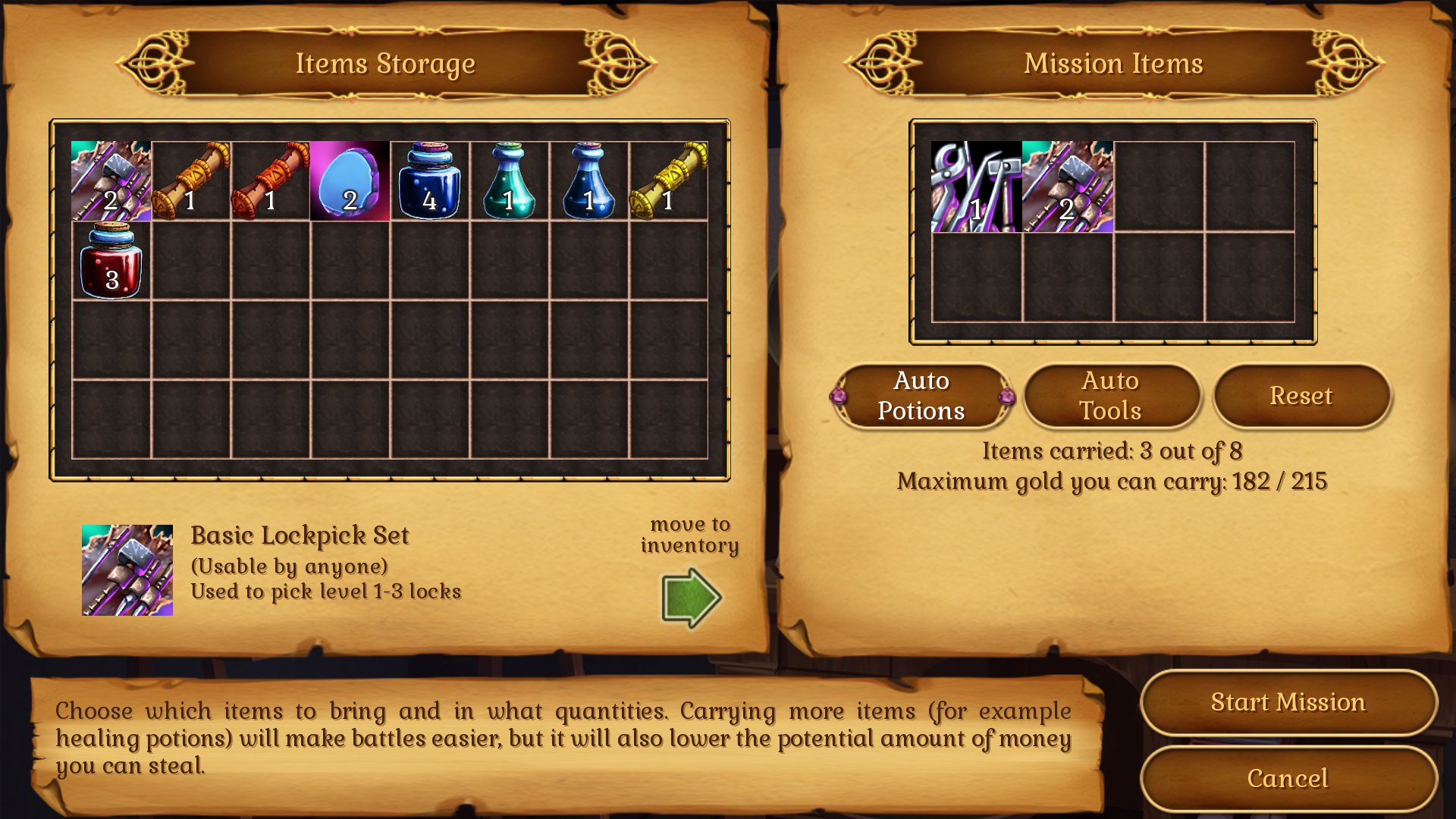This screenshot has width=1456, height=819.
Task: Click the Auto Tools button
Action: click(1112, 396)
